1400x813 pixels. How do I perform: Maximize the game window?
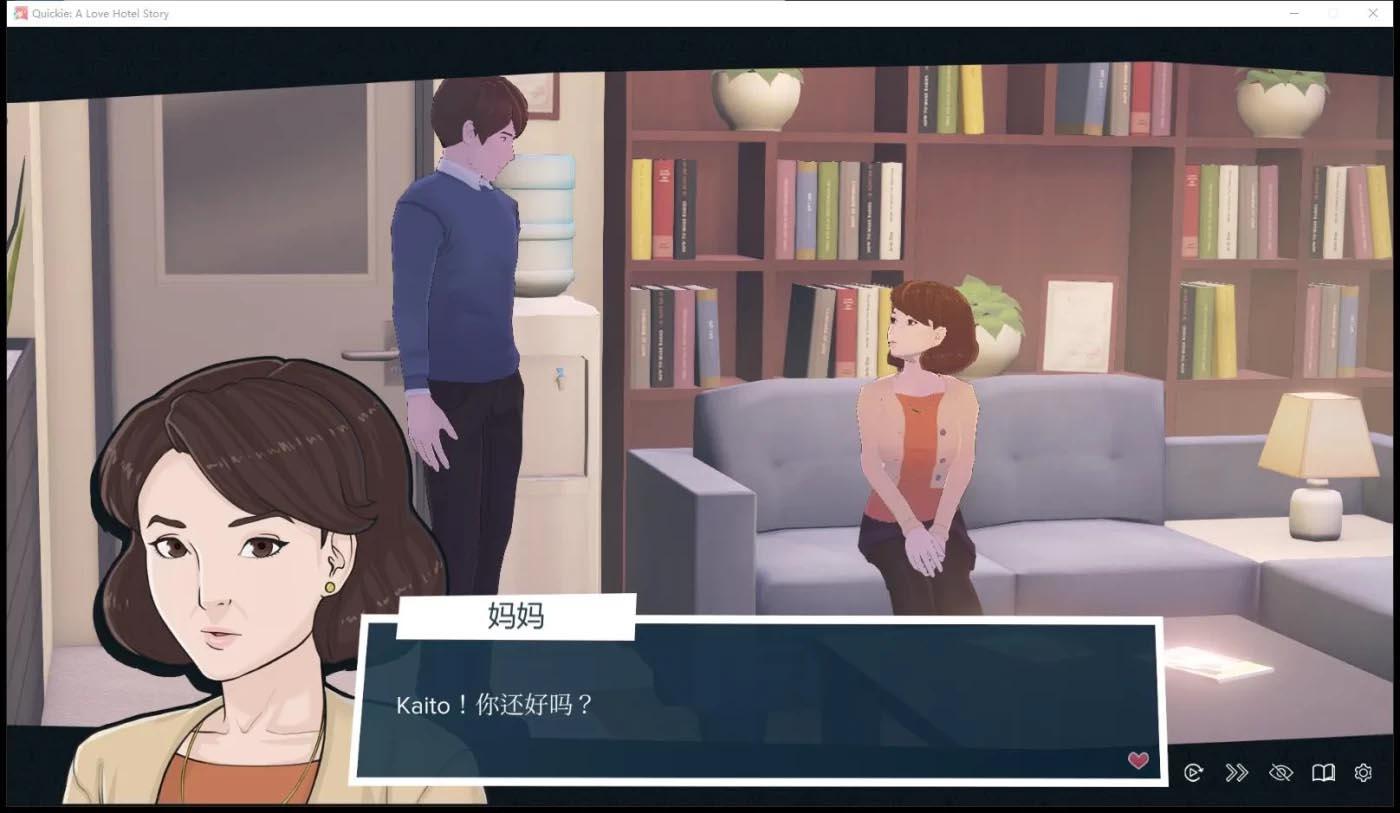pos(1333,13)
